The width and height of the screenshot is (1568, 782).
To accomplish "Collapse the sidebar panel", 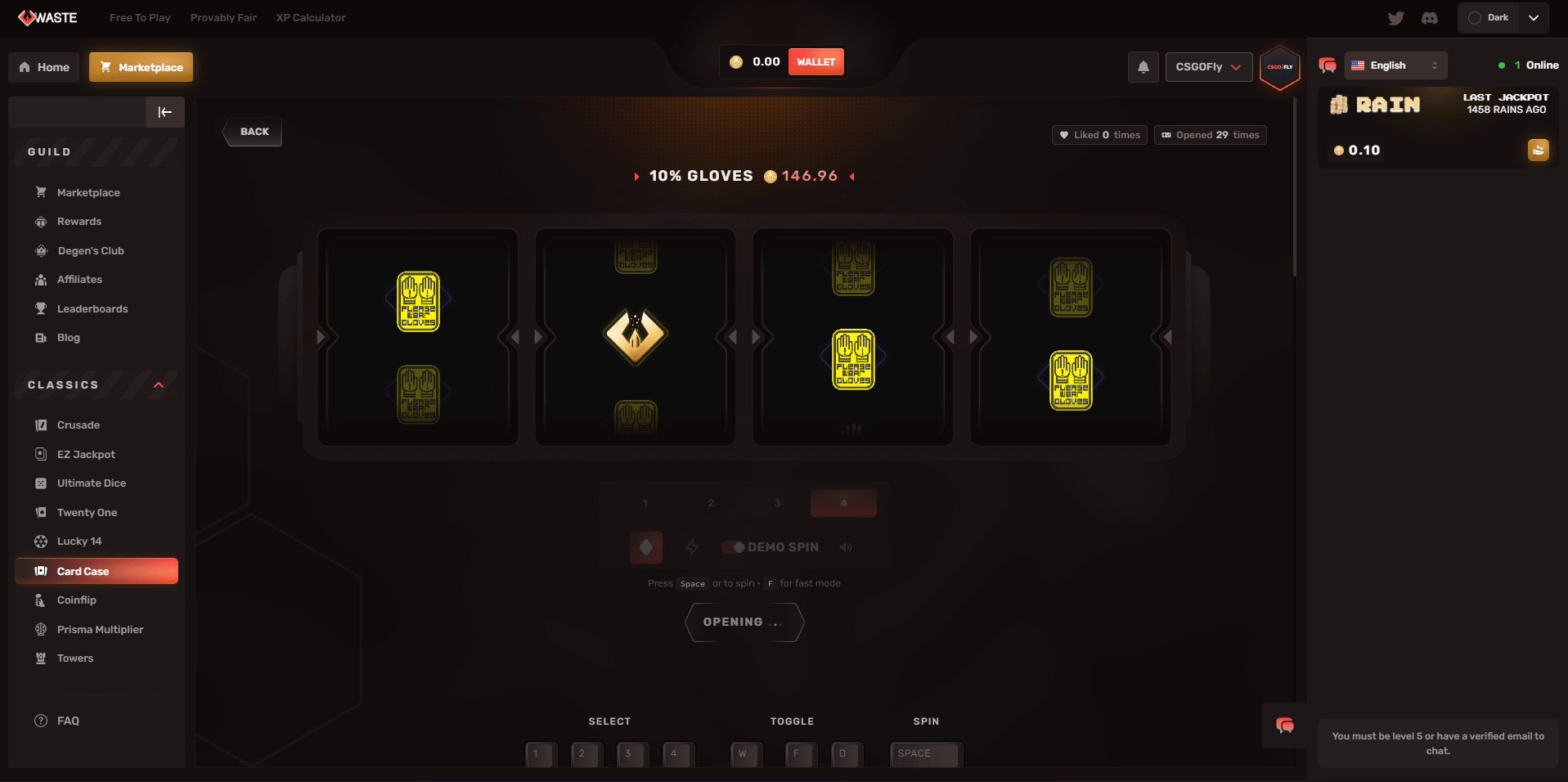I will coord(164,112).
